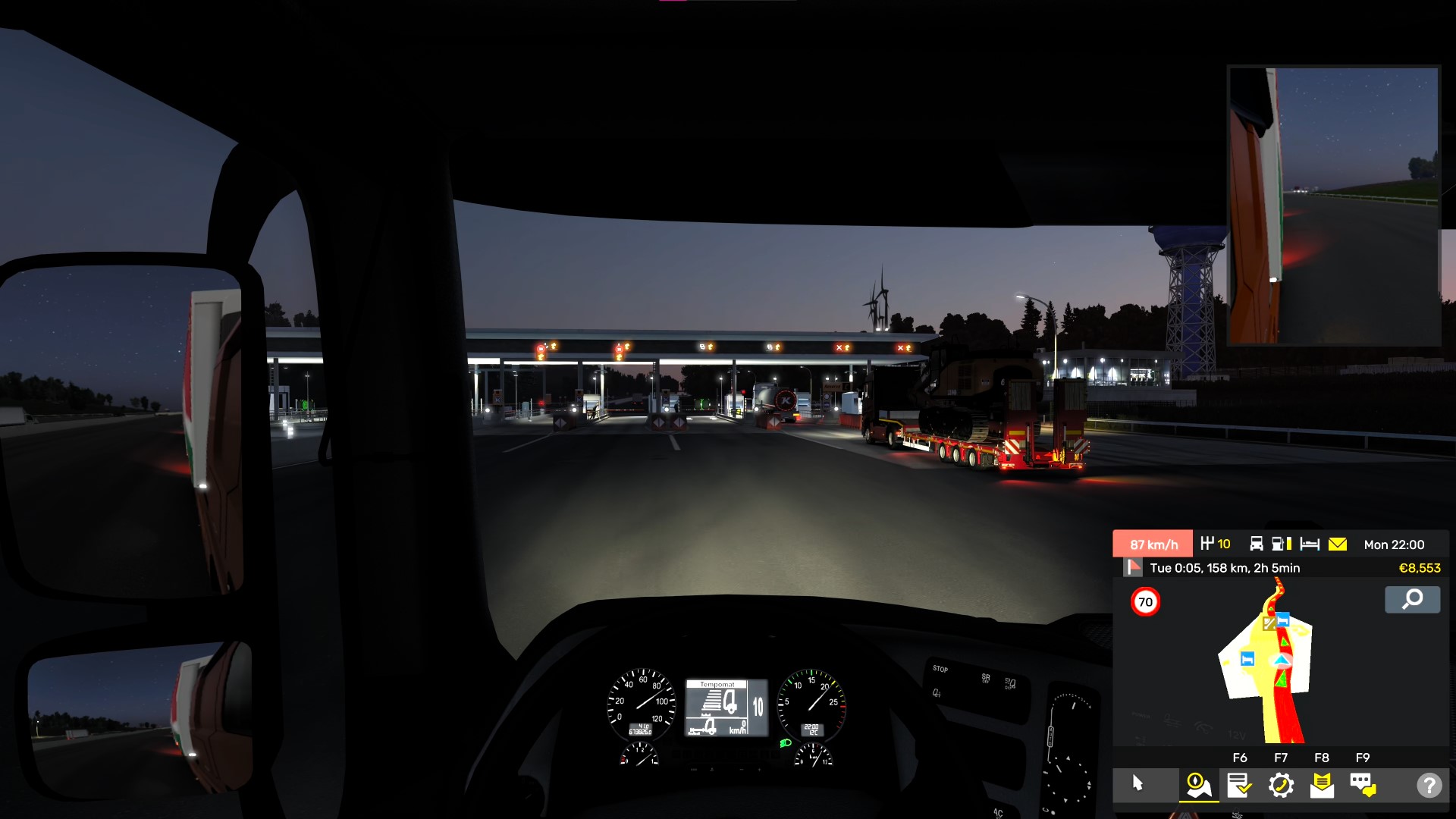Click the red destination flag icon

(x=1134, y=567)
